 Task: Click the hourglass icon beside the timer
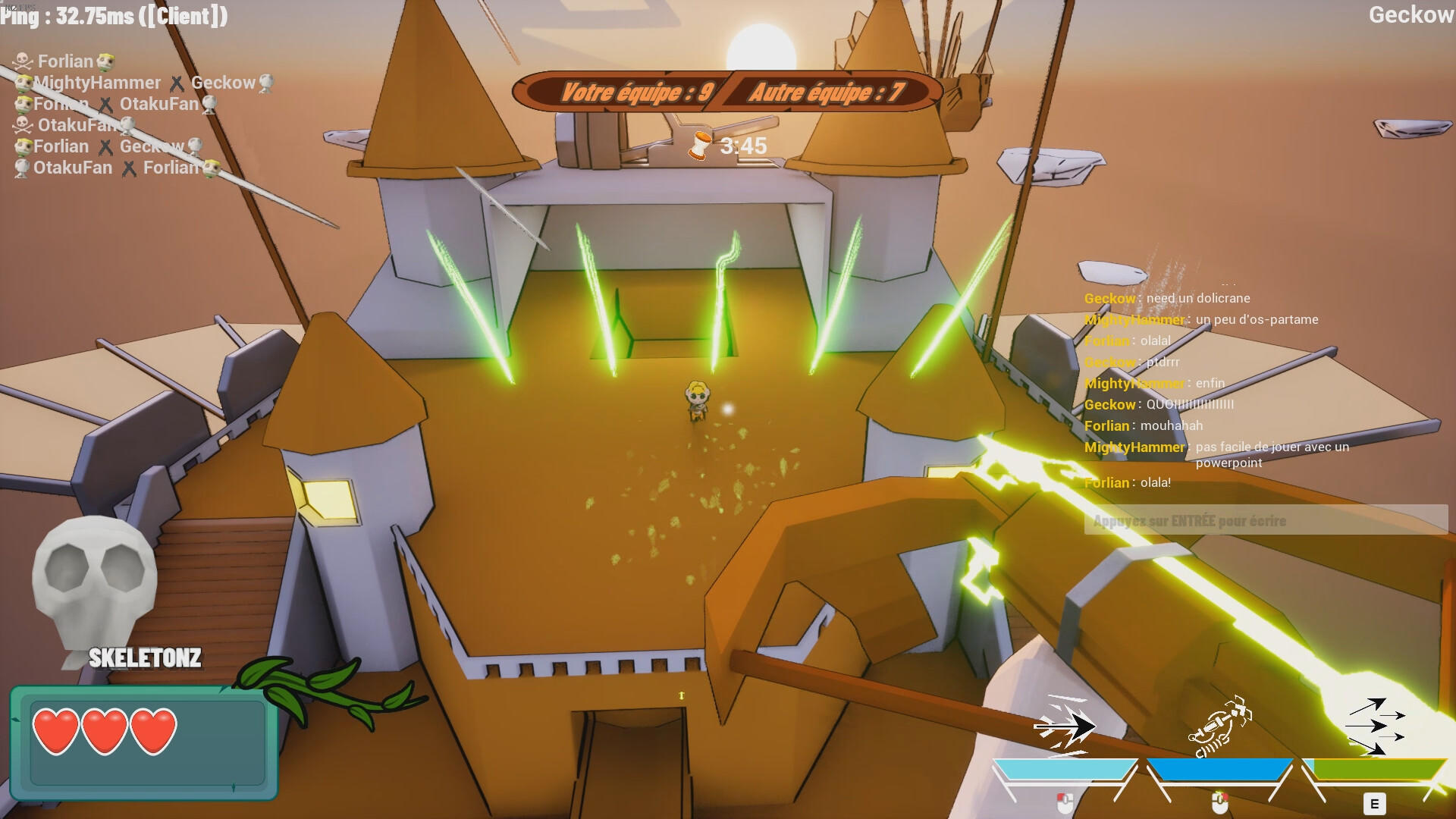pos(698,144)
